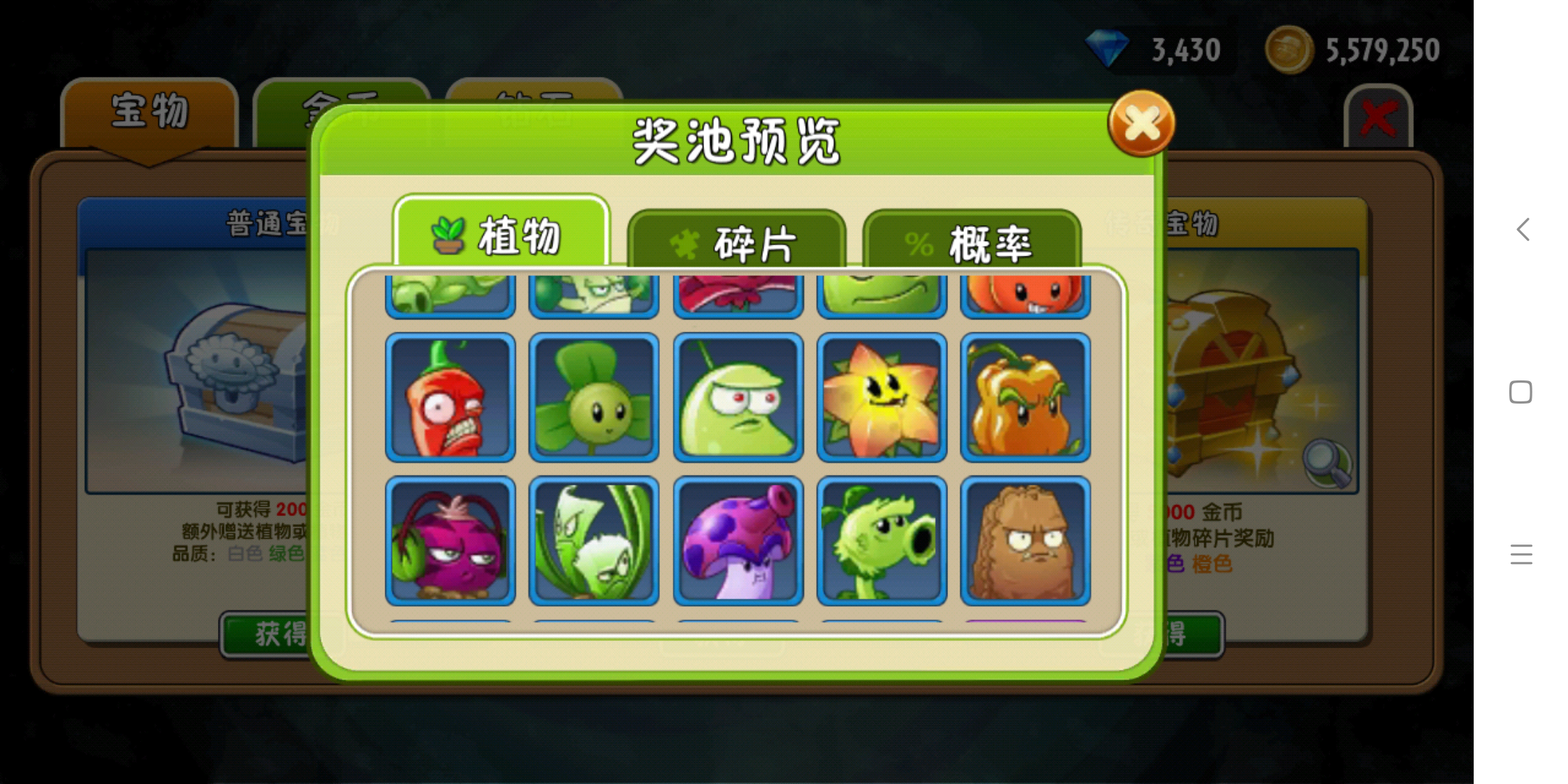
Task: Select the purple beet with headphones tile
Action: 450,541
